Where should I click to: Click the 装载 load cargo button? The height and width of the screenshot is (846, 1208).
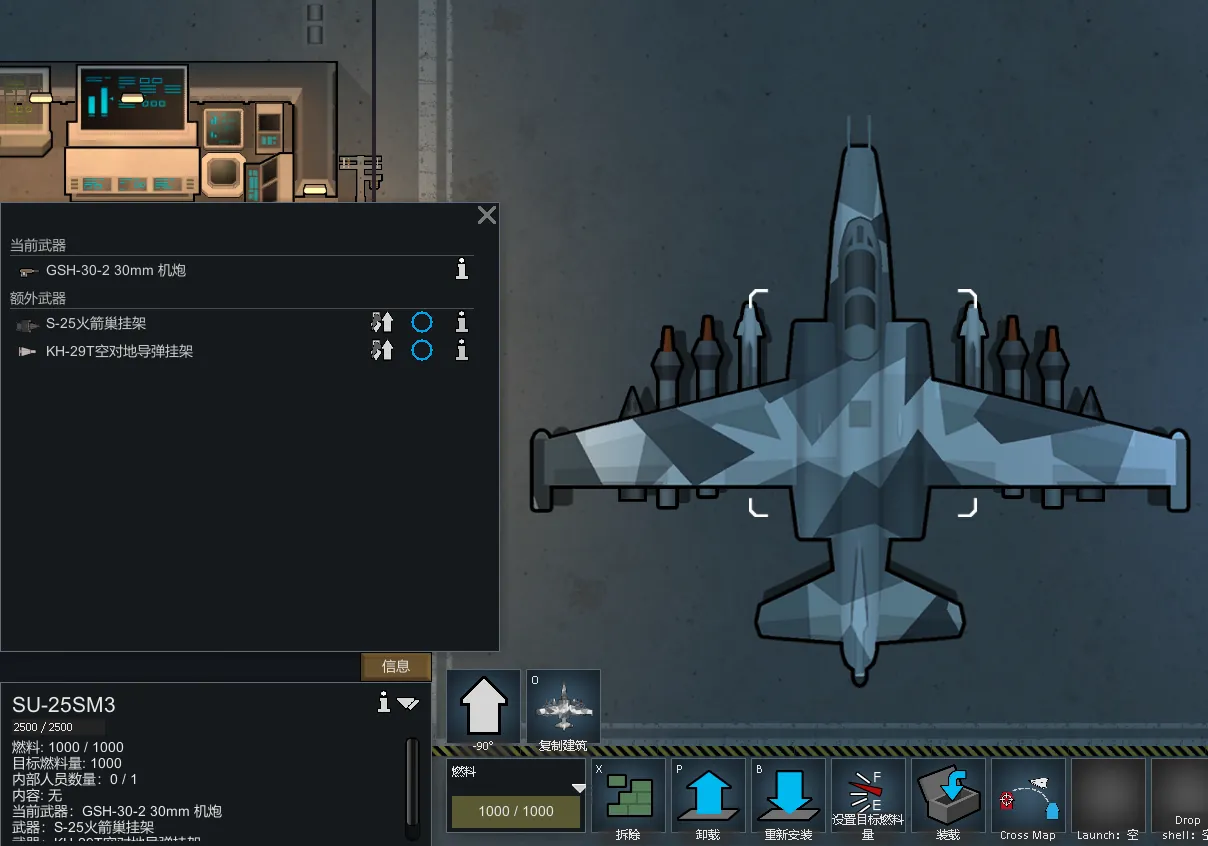948,796
